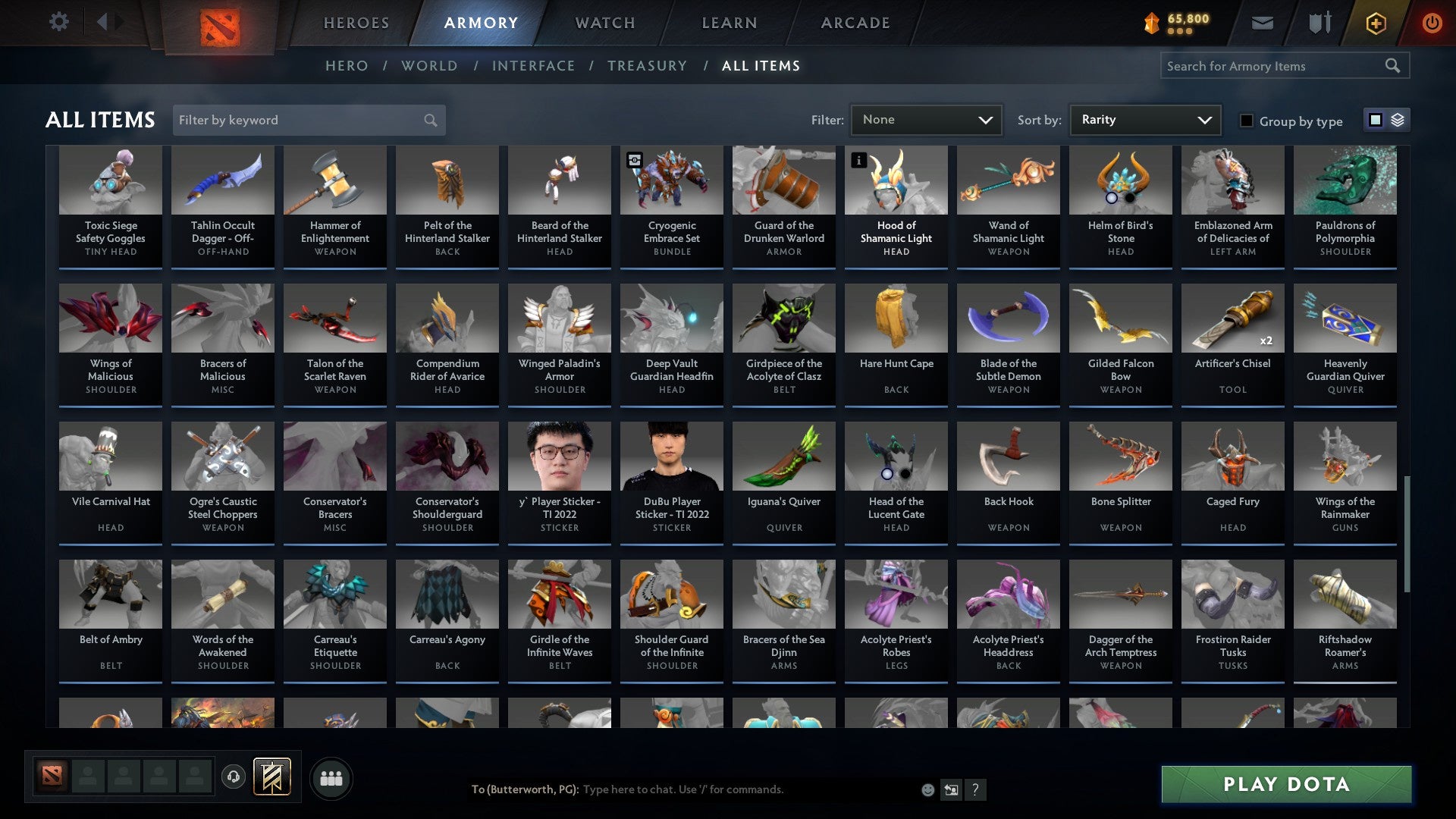
Task: Open the WATCH section
Action: pyautogui.click(x=605, y=22)
